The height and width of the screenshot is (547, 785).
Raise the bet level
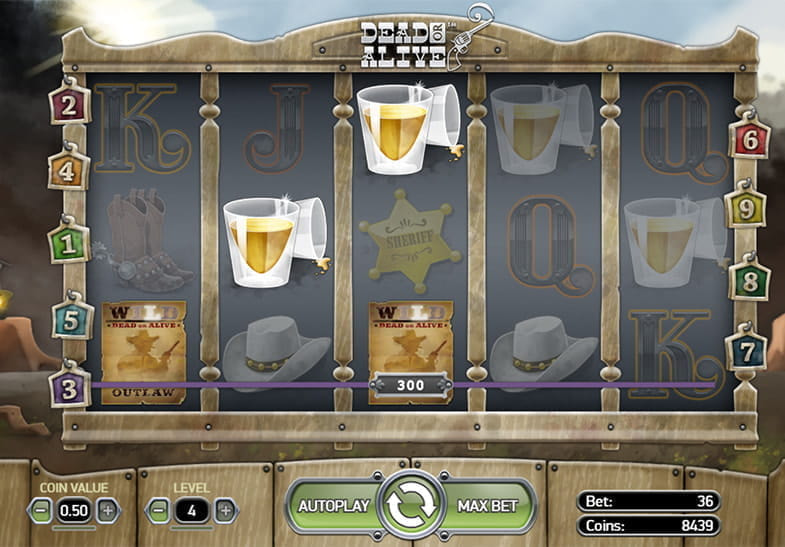pos(225,509)
